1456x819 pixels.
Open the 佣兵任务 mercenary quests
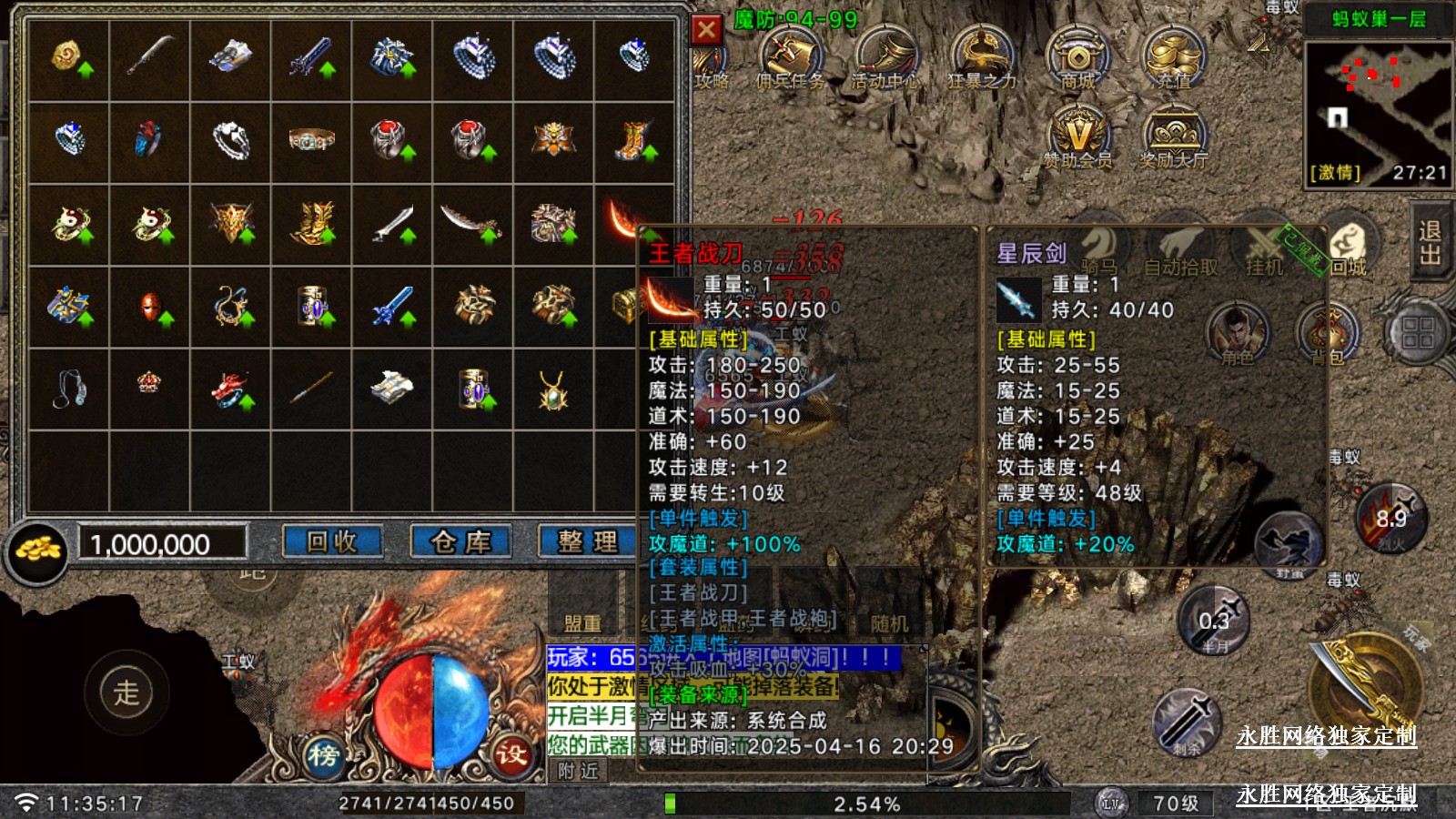point(790,57)
